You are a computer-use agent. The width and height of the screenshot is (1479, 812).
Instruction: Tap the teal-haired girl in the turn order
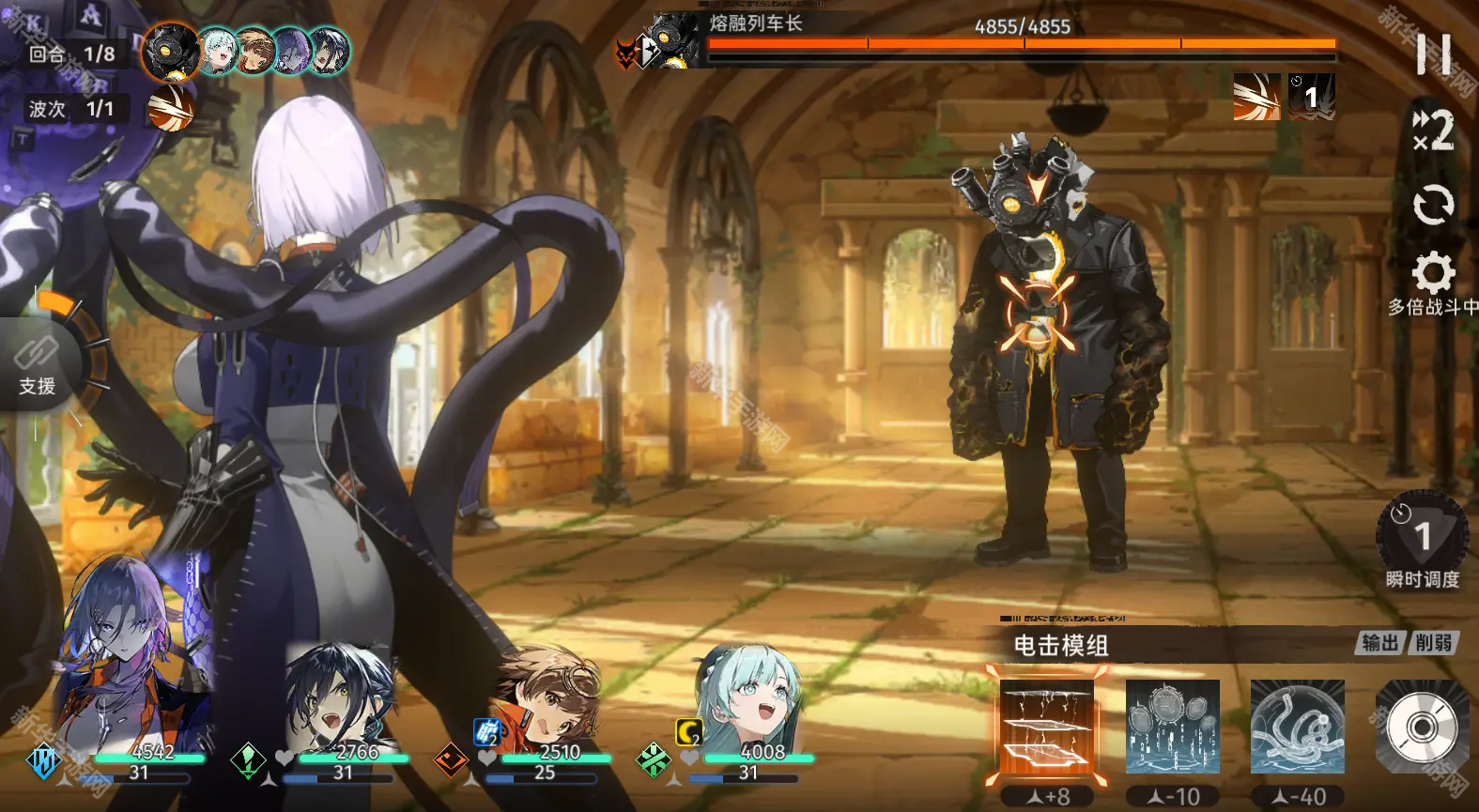218,51
